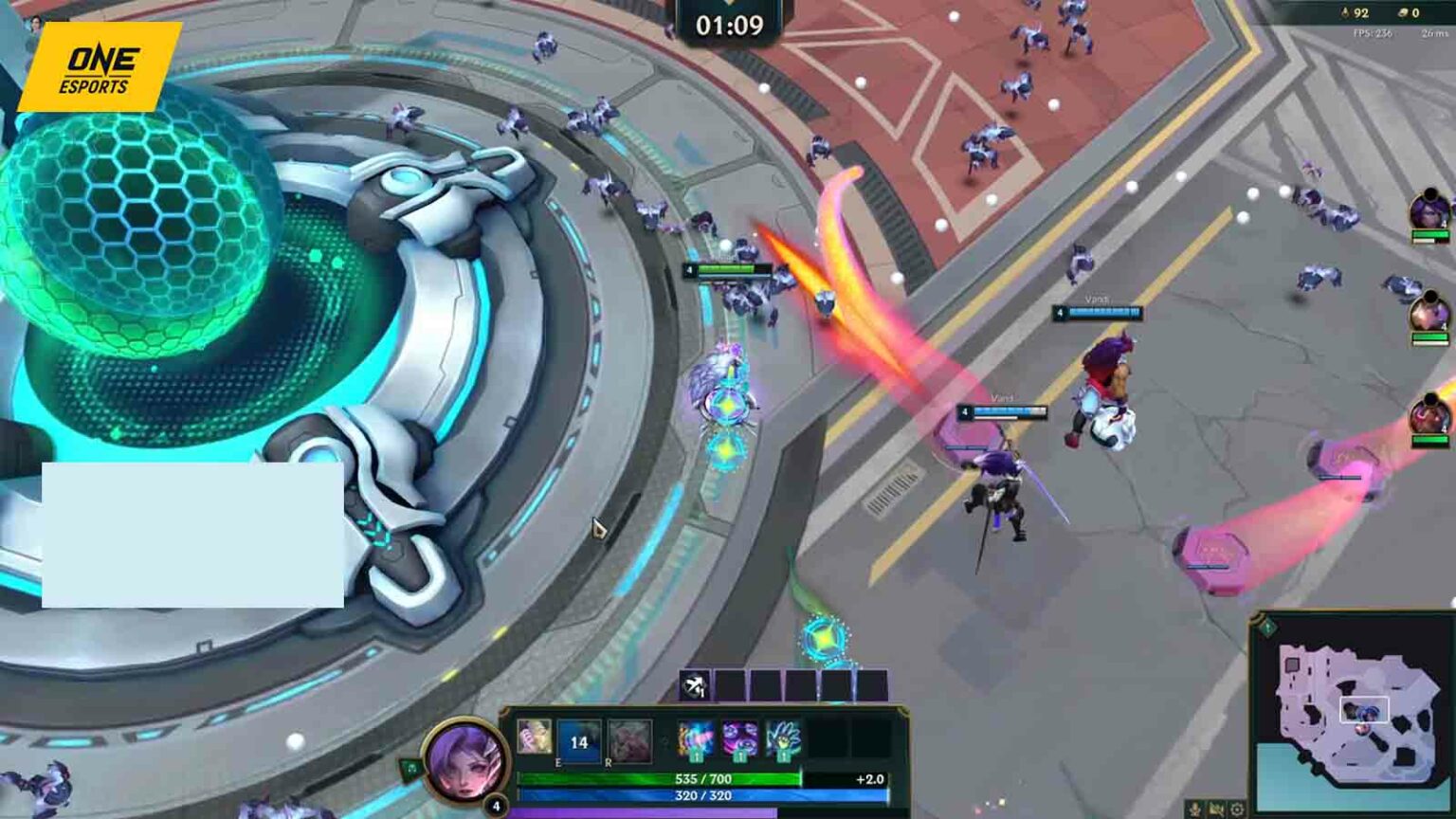Click the bow item icon above the HUD

693,684
